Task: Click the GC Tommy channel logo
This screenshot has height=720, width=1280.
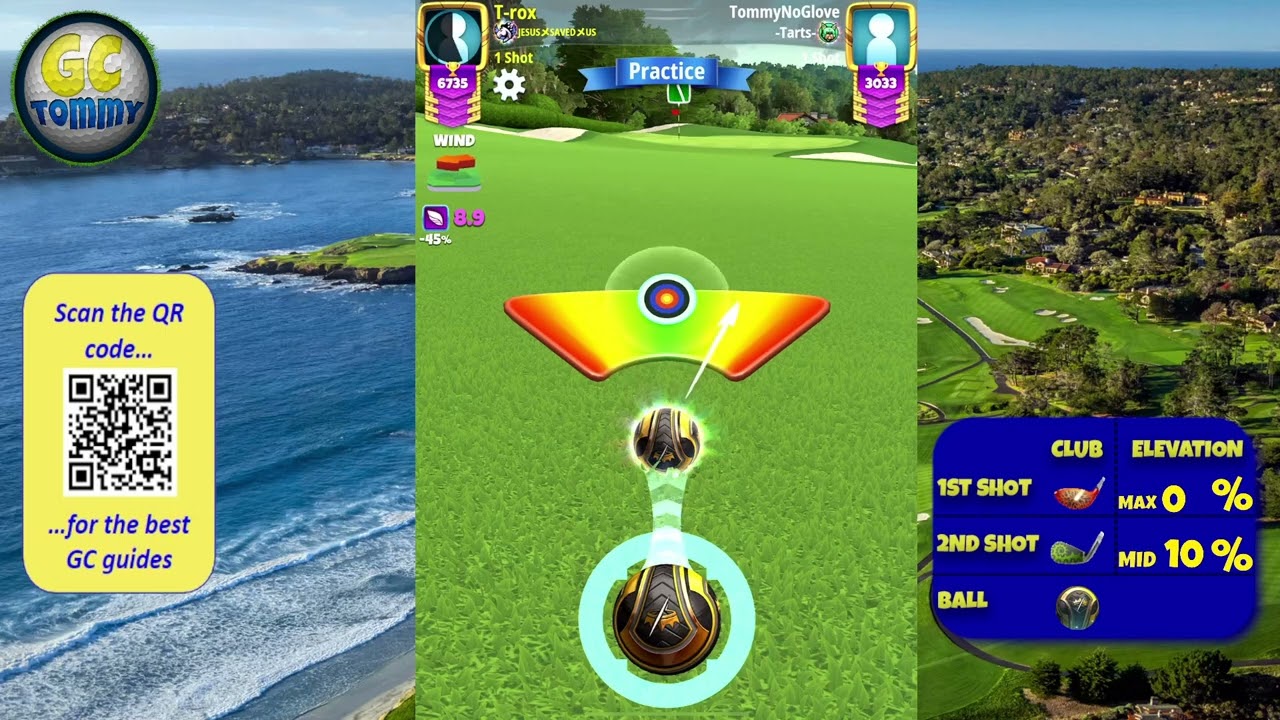Action: (x=86, y=88)
